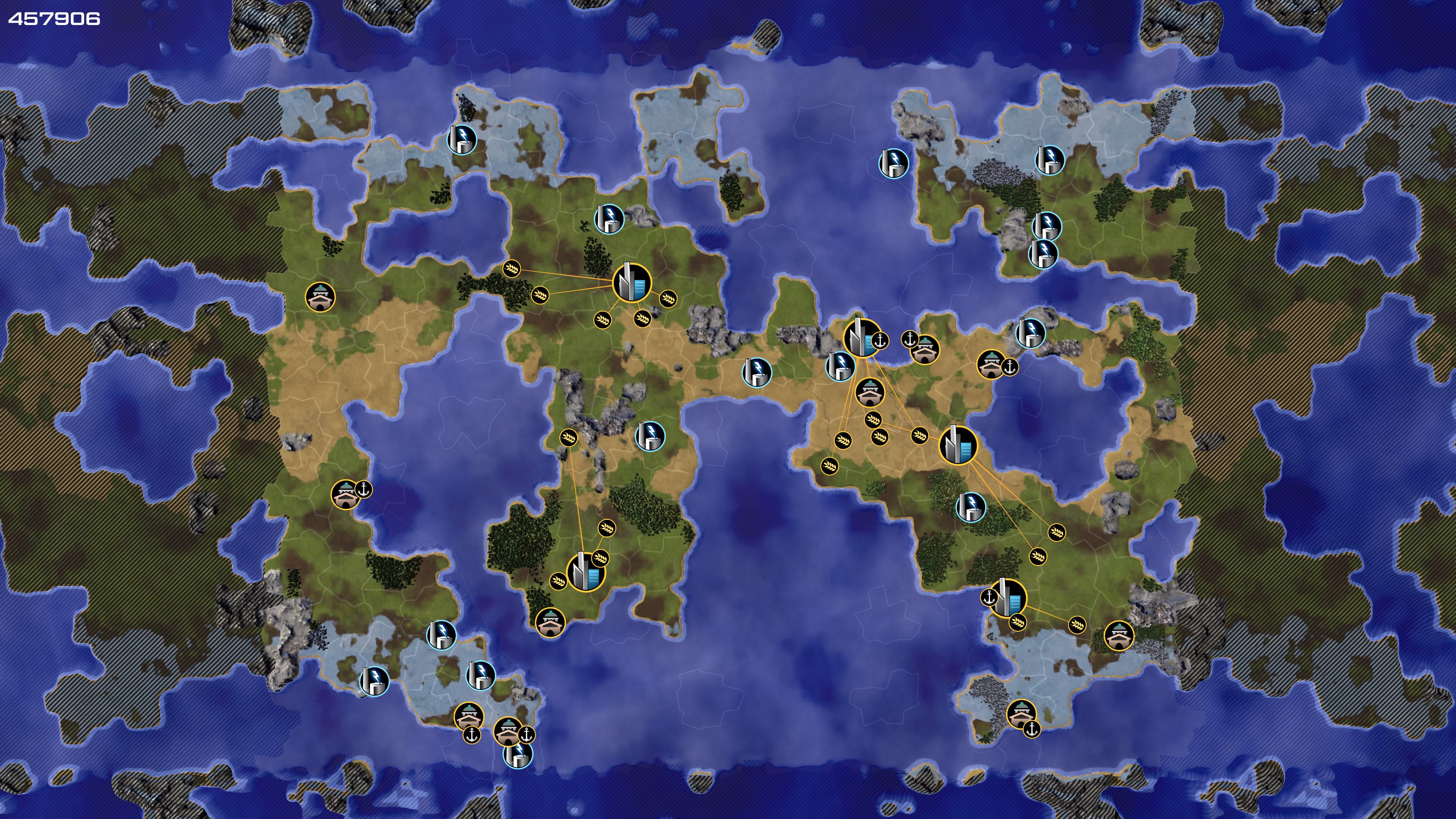Select the city marker linked to five farms
Screen dimensions: 1456x819
click(631, 281)
